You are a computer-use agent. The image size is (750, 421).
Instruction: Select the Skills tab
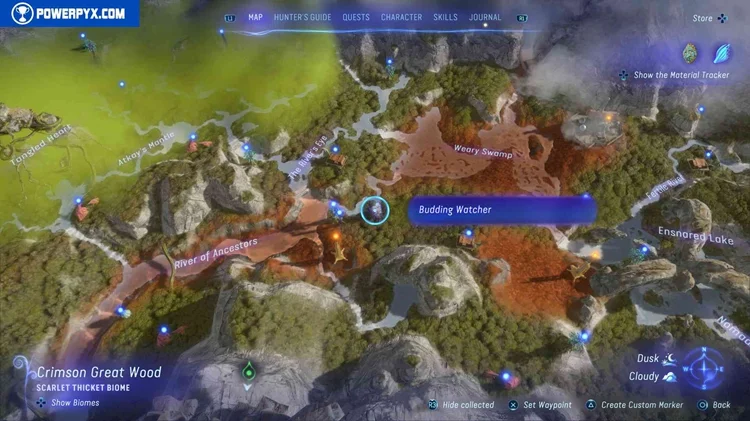tap(446, 17)
